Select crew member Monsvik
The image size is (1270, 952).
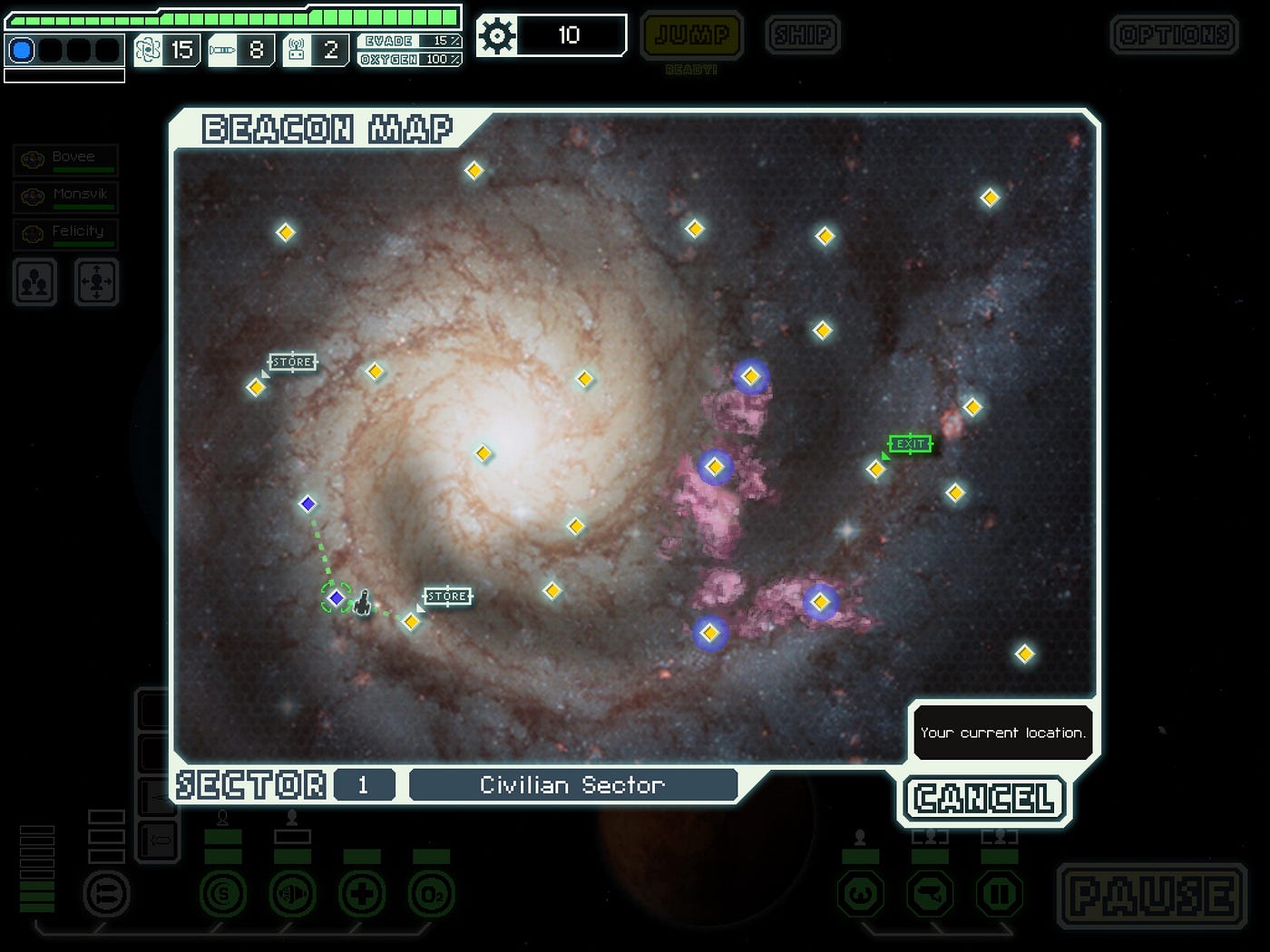(66, 196)
